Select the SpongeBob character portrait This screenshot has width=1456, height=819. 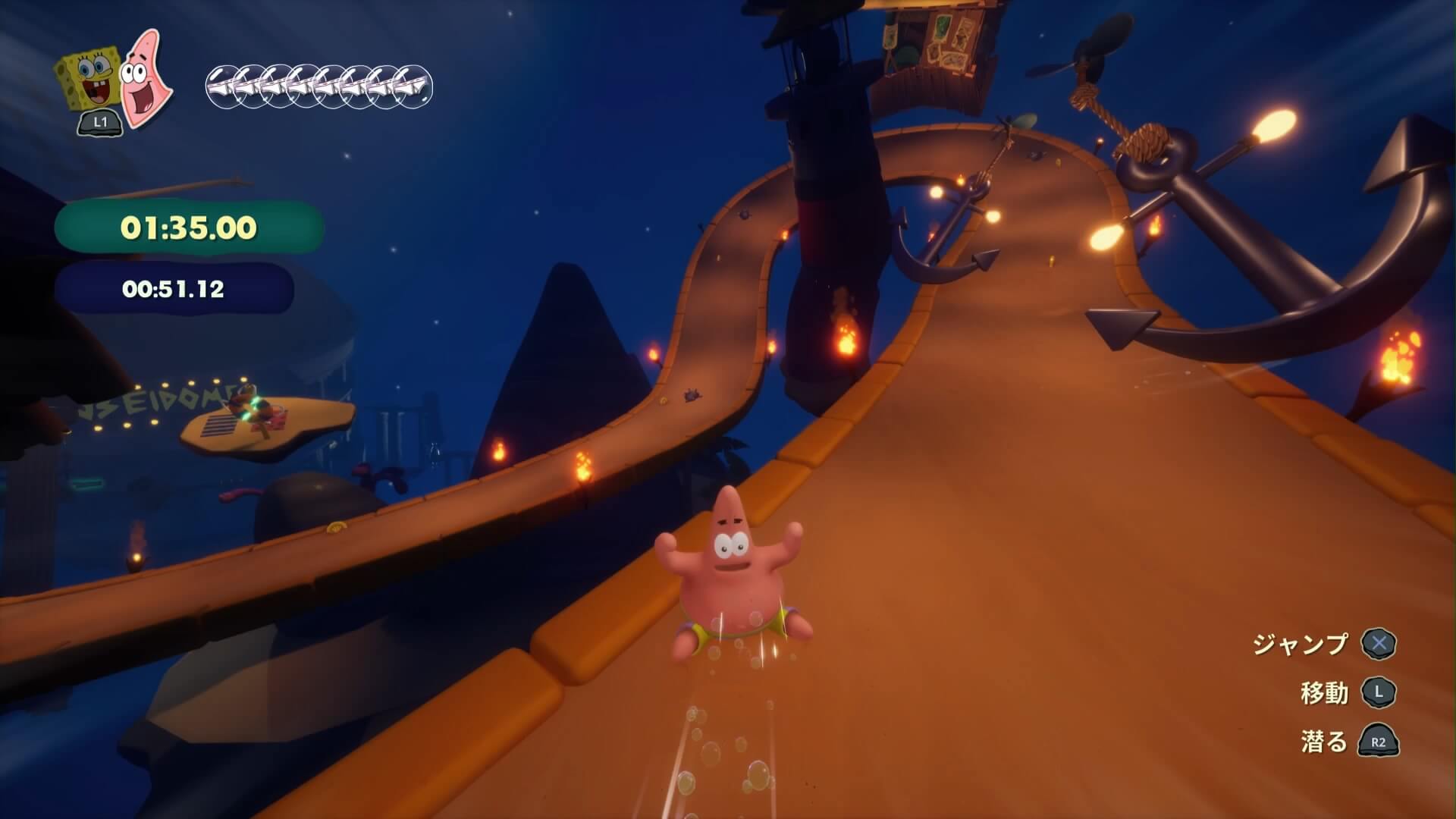89,80
